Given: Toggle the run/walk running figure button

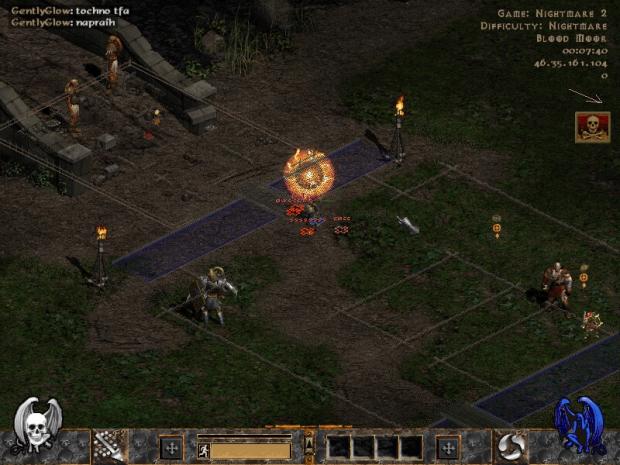Looking at the screenshot, I should tap(203, 451).
